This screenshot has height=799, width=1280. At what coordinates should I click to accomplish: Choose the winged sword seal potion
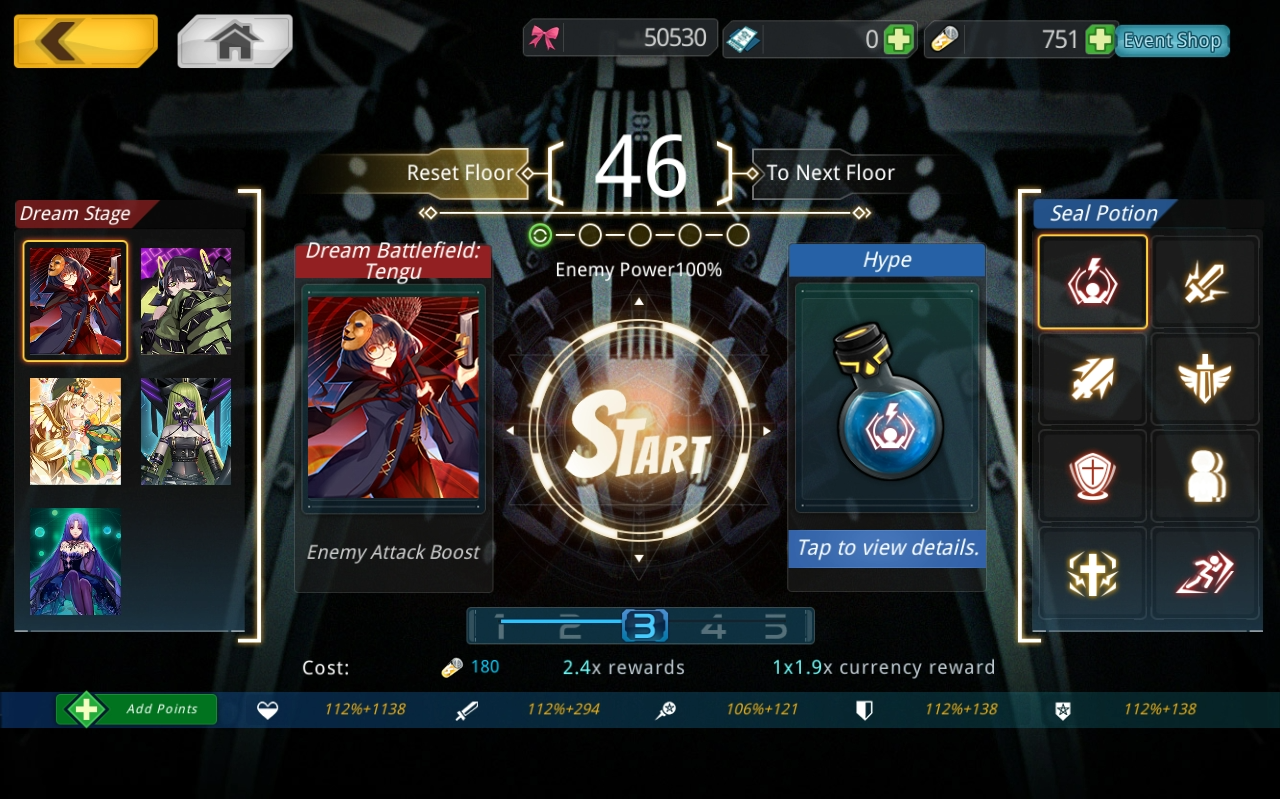pos(1204,380)
